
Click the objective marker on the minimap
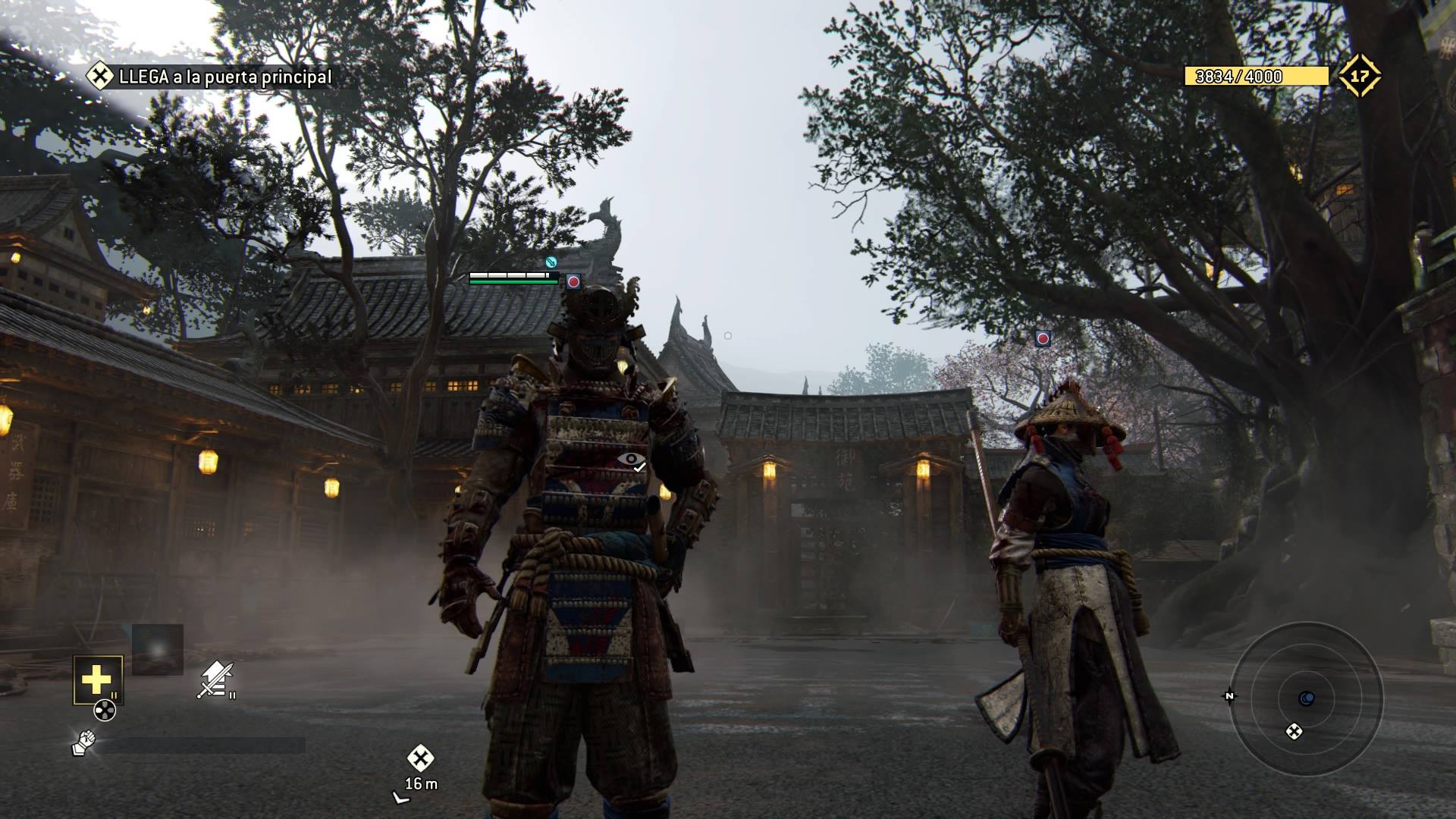click(1294, 731)
